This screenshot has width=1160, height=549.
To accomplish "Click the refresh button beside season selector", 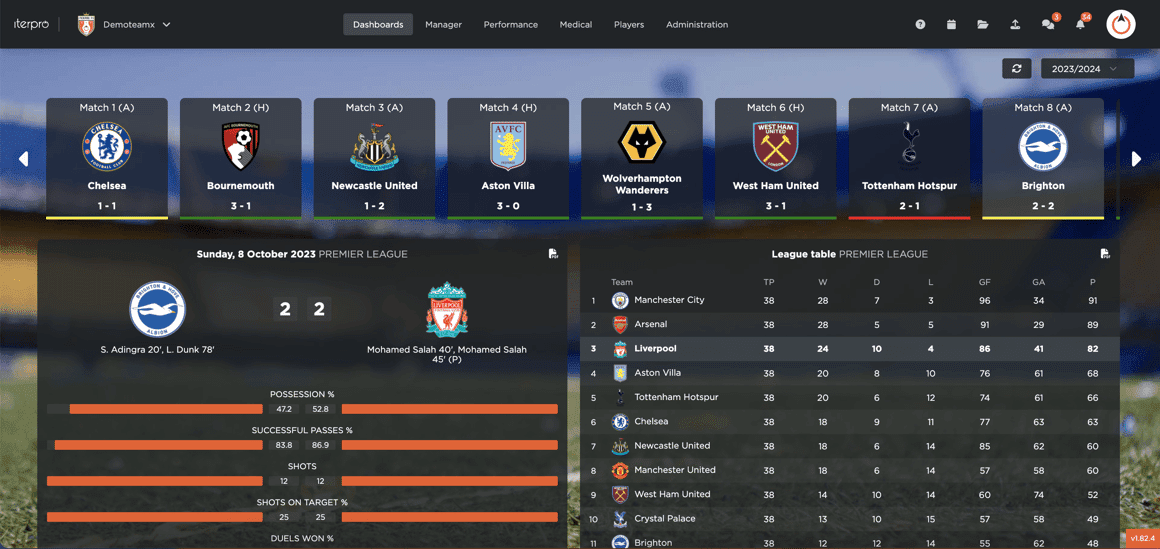I will (x=1017, y=68).
